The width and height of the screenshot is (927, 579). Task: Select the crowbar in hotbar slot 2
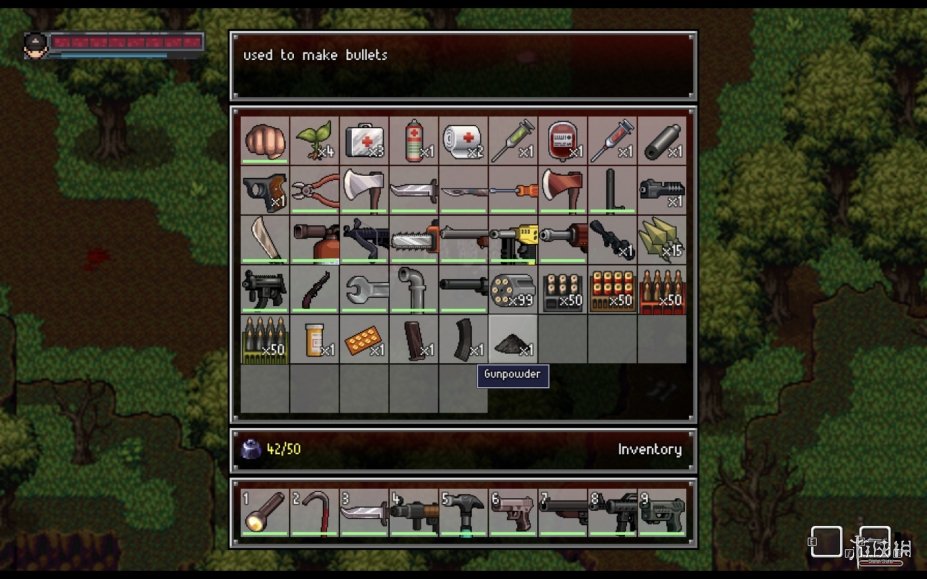tap(315, 511)
